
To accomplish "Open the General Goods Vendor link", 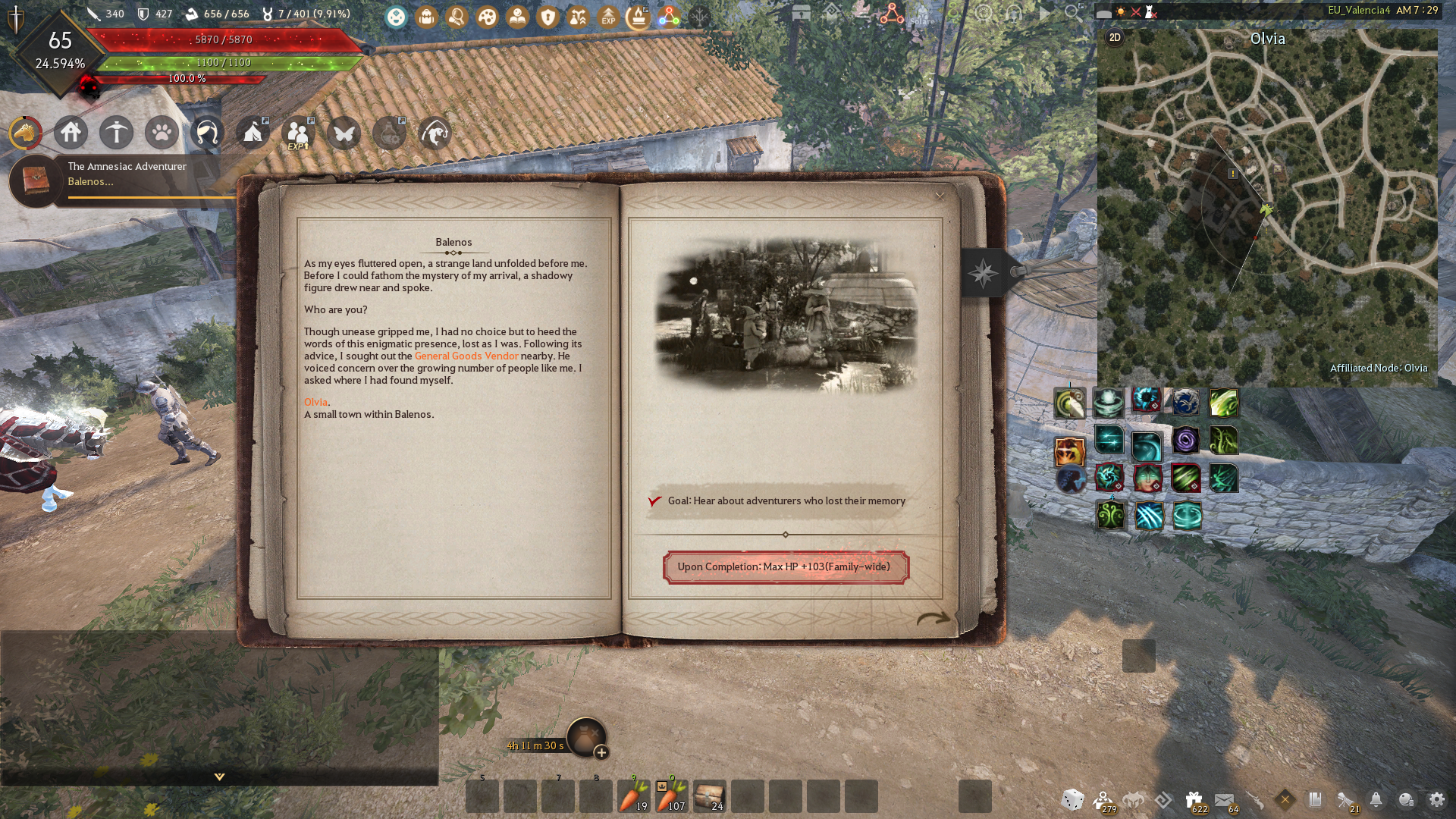I will click(x=466, y=356).
